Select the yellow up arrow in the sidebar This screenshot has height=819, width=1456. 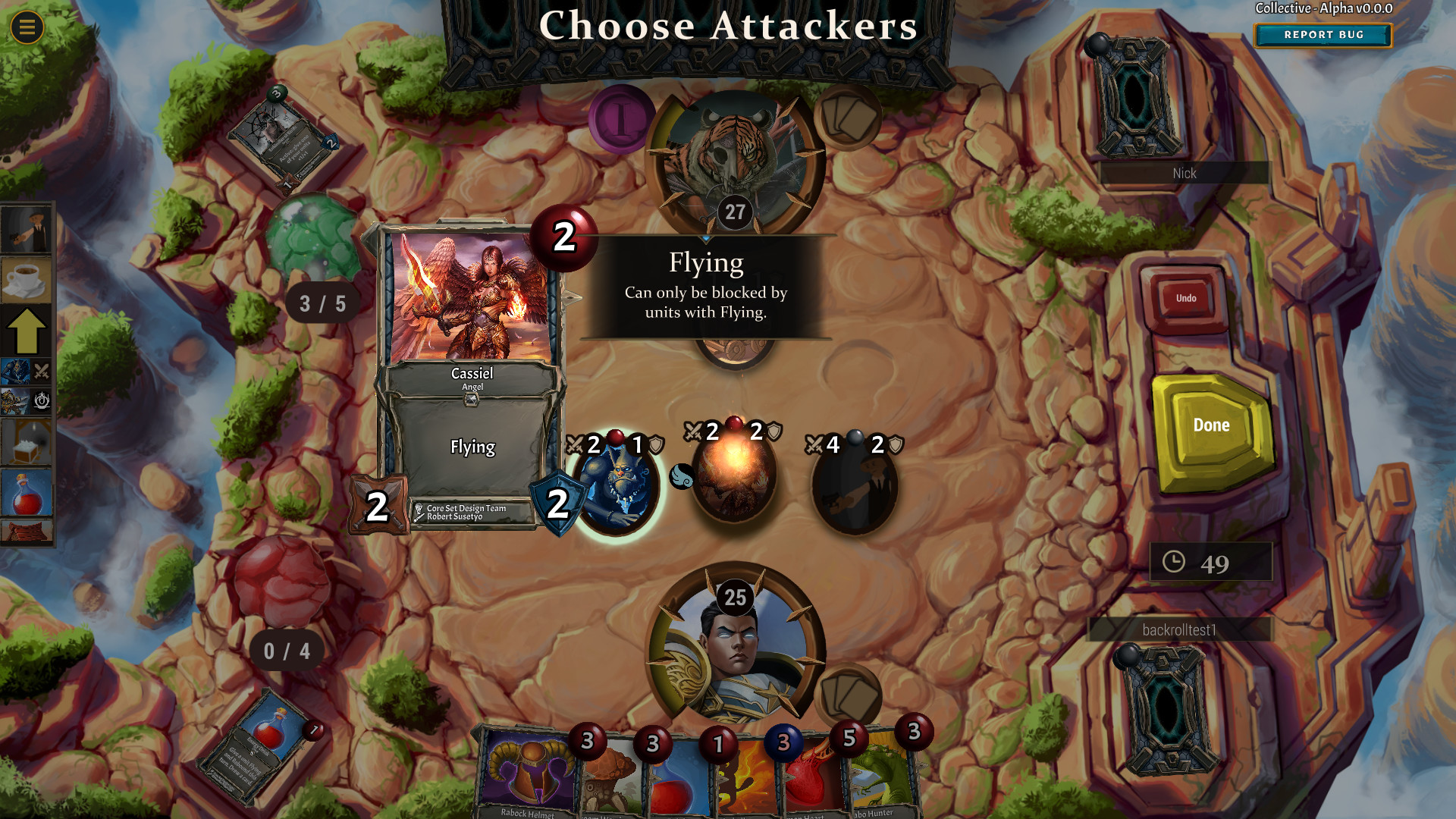tap(28, 331)
